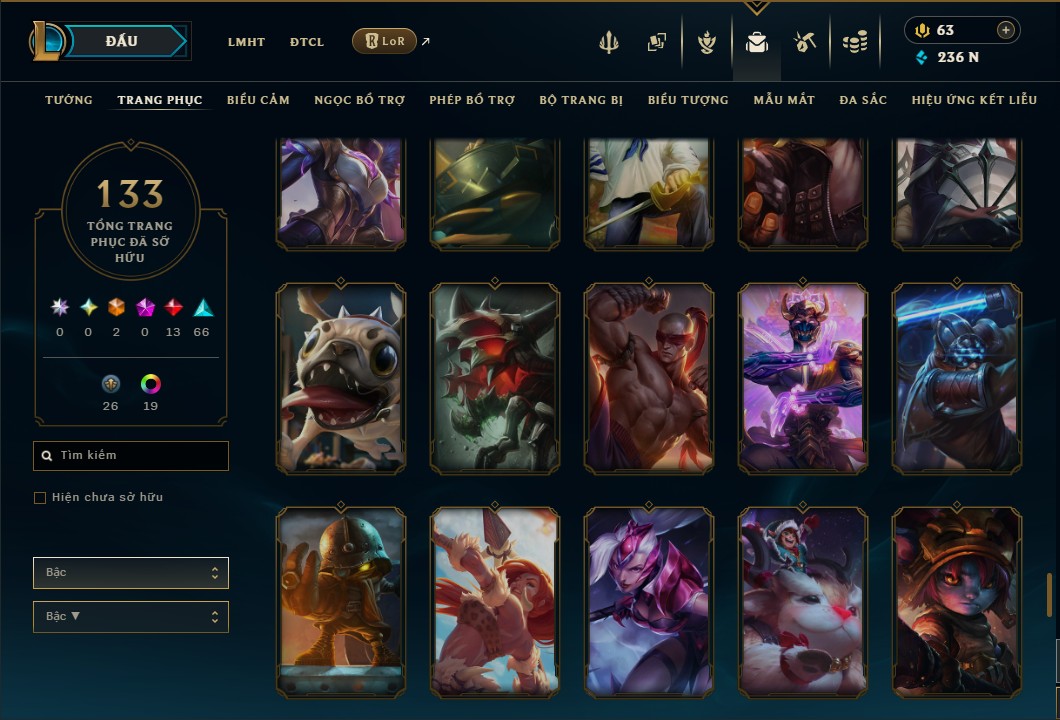
Task: Open the loot hammer icon
Action: pos(805,42)
